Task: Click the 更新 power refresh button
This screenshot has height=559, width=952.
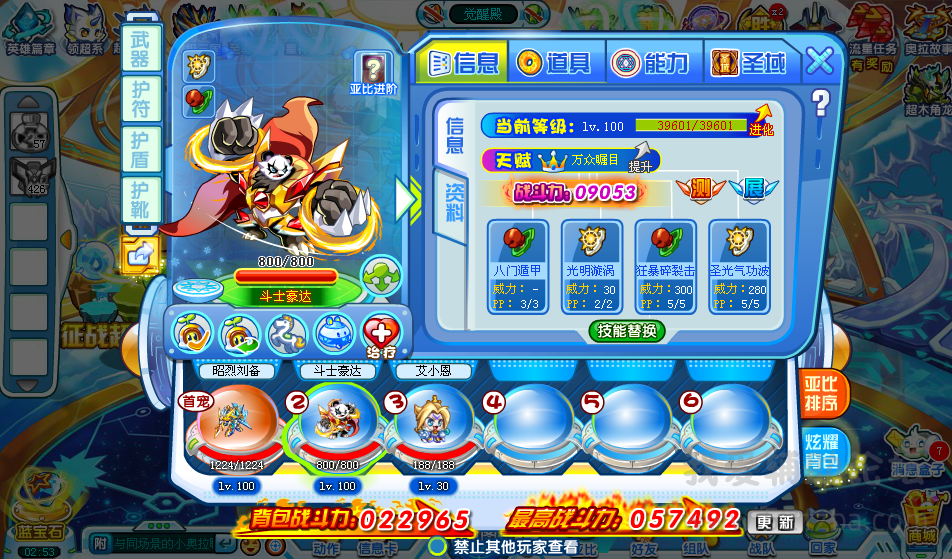Action: [775, 521]
